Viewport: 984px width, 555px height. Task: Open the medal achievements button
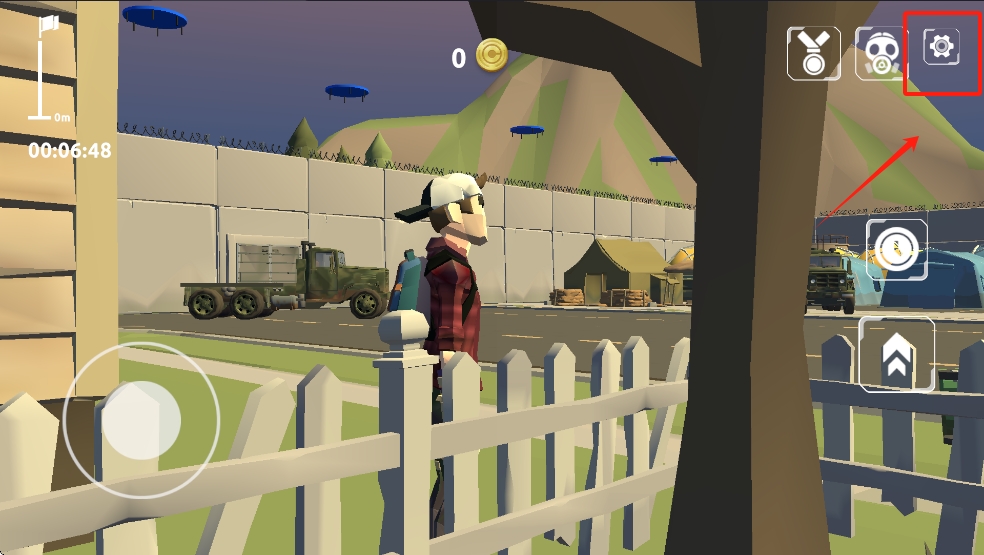tap(812, 53)
